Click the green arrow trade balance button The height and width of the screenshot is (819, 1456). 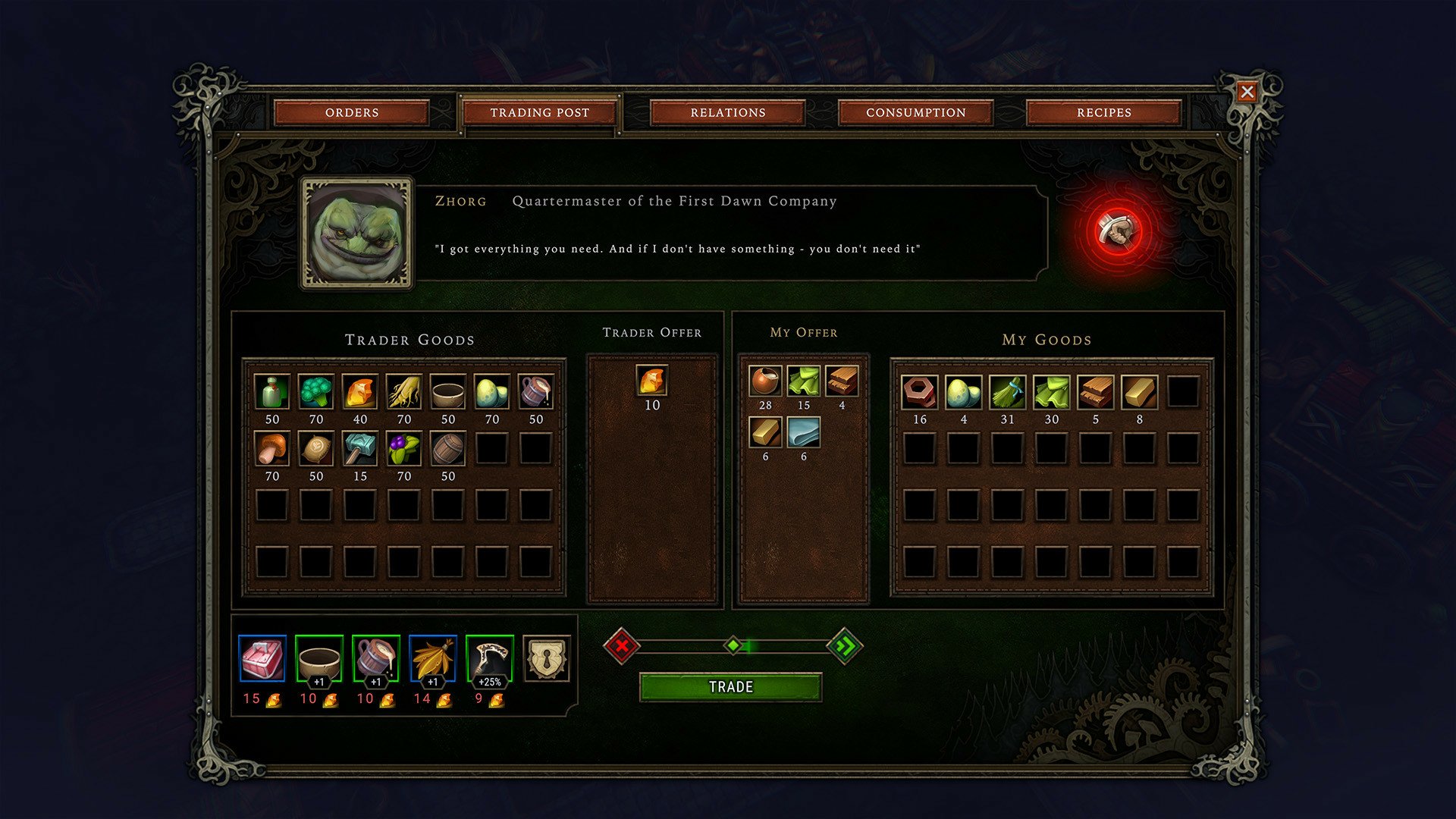tap(844, 646)
